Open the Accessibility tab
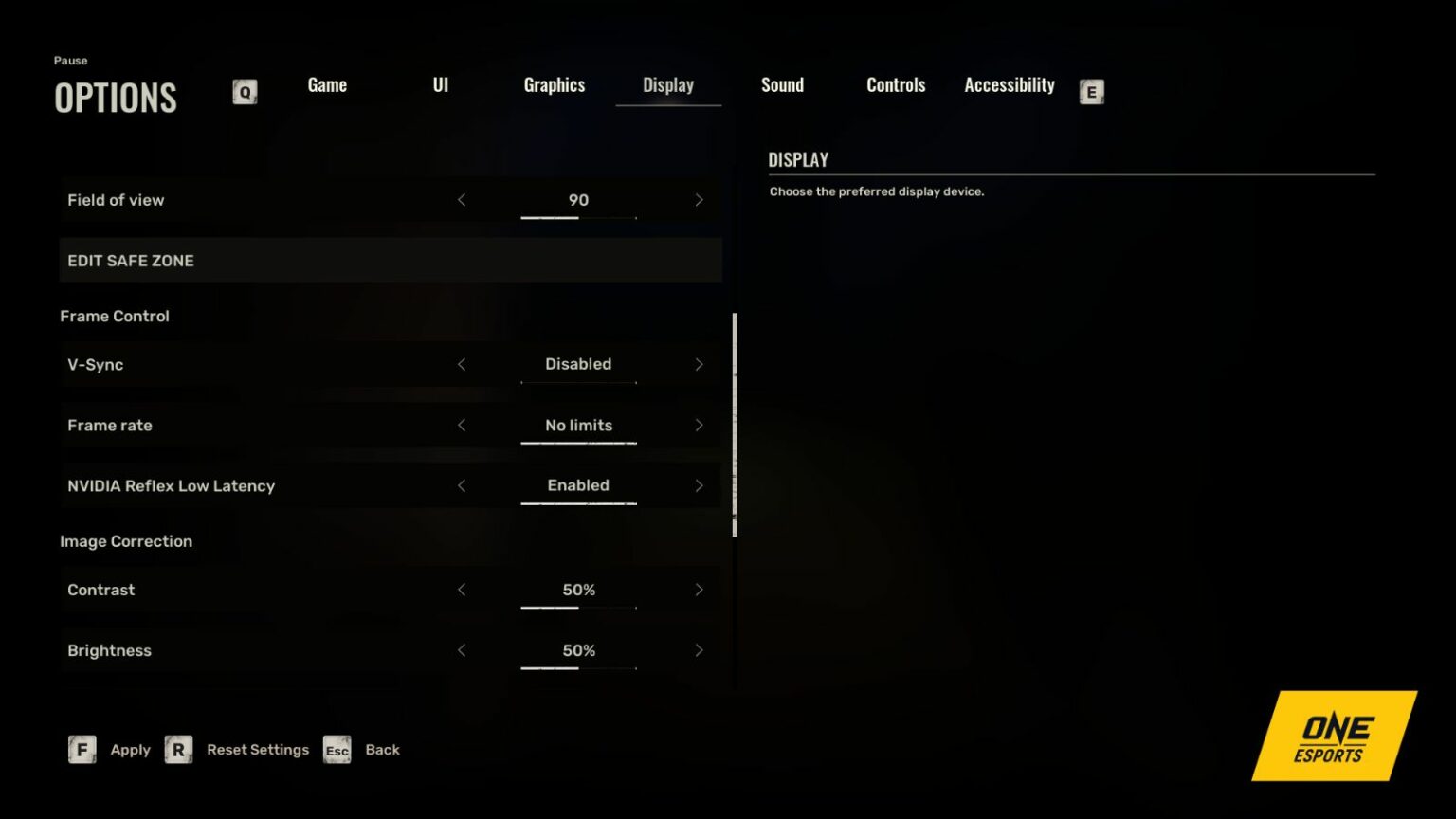The width and height of the screenshot is (1456, 819). pyautogui.click(x=1009, y=84)
